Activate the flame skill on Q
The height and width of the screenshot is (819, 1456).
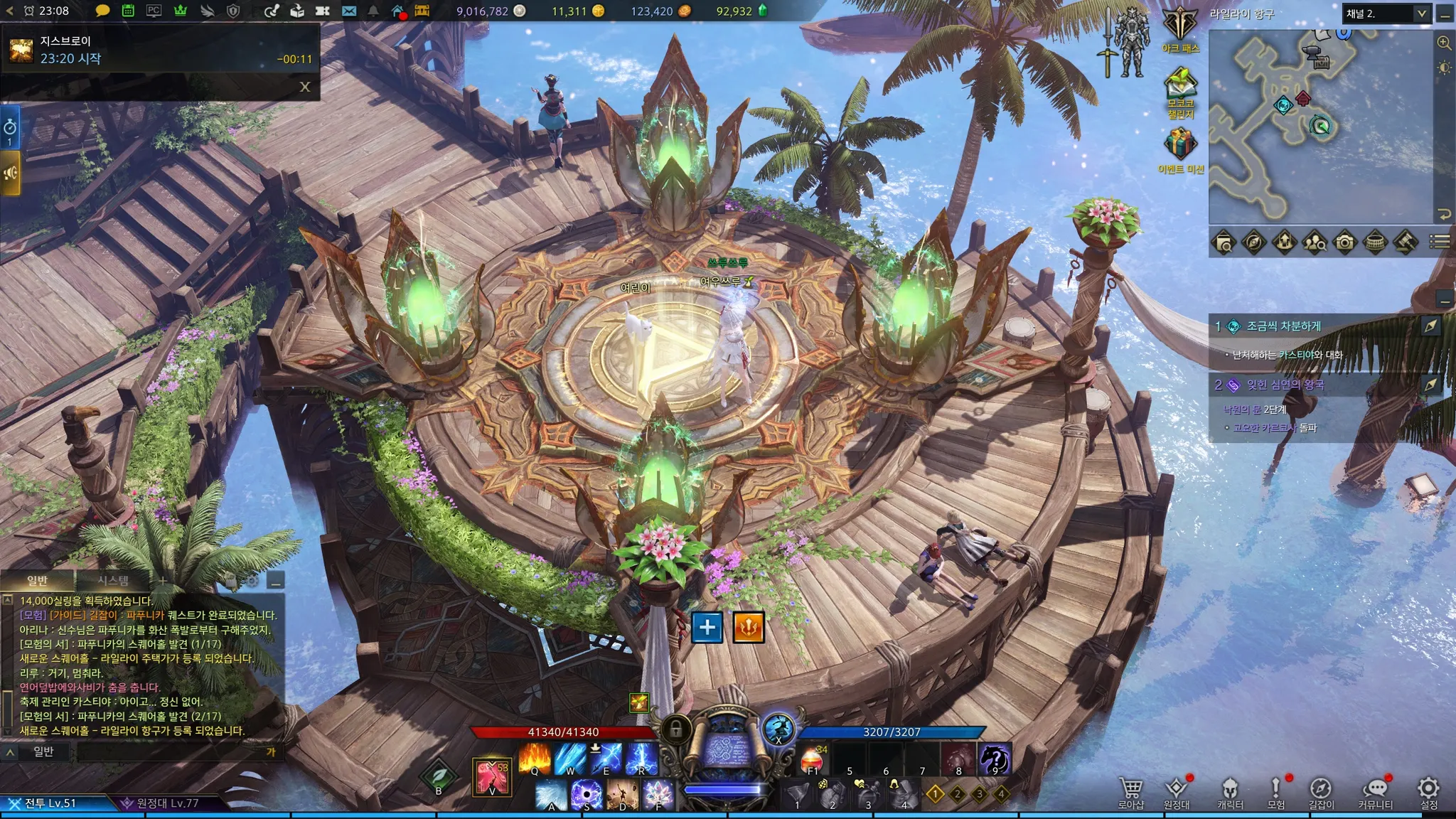click(535, 759)
